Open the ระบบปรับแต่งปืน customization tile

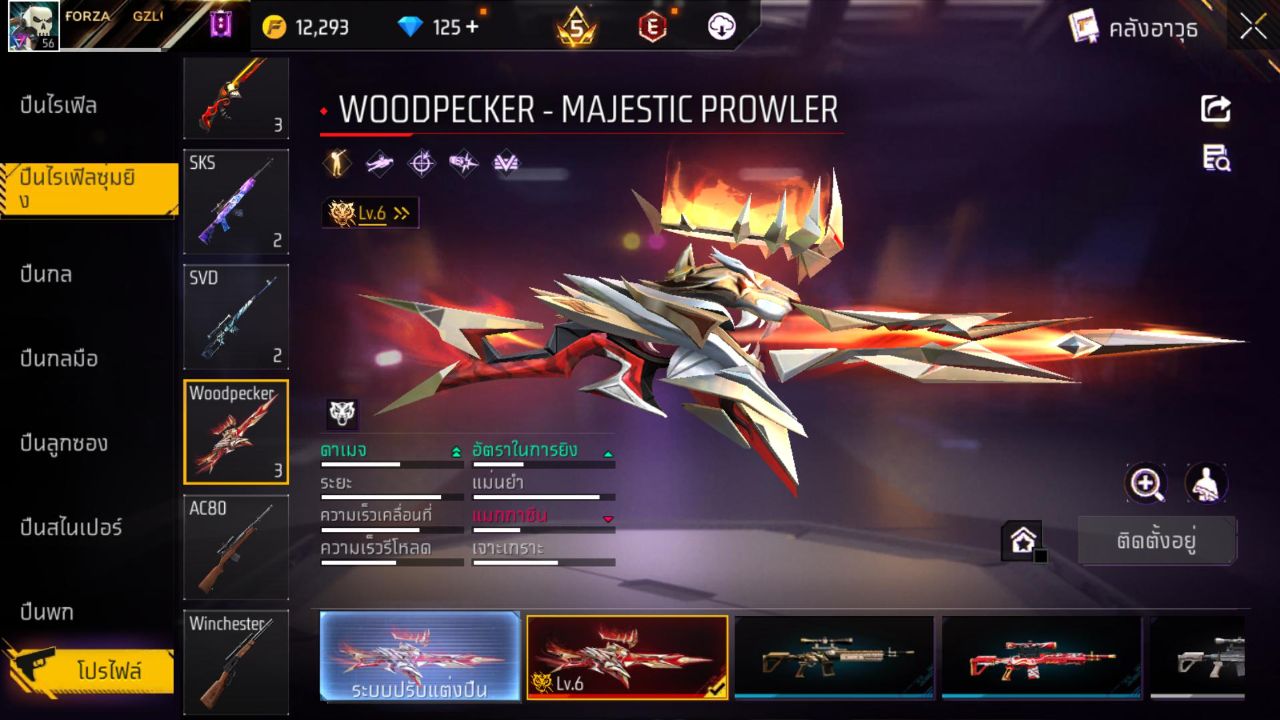point(420,656)
